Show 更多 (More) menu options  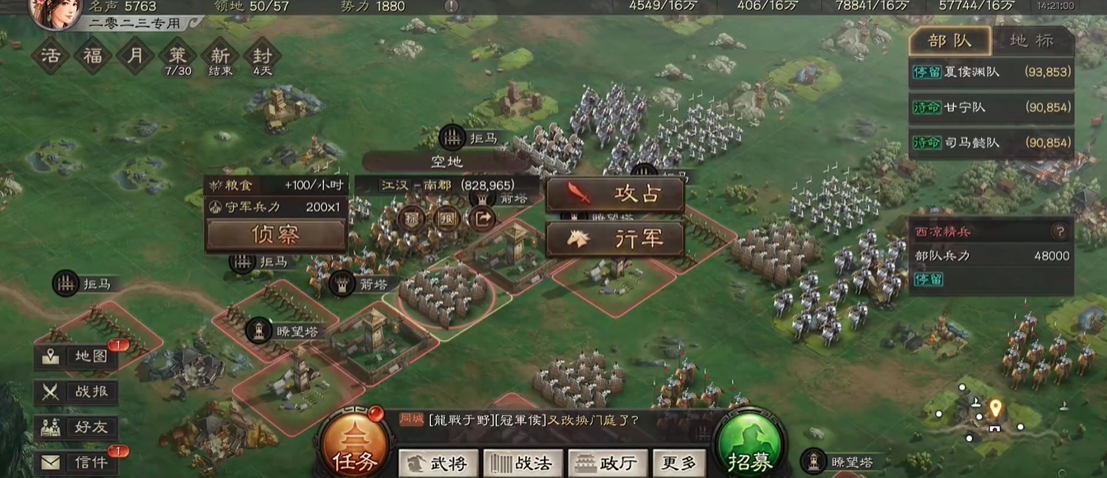click(x=679, y=462)
